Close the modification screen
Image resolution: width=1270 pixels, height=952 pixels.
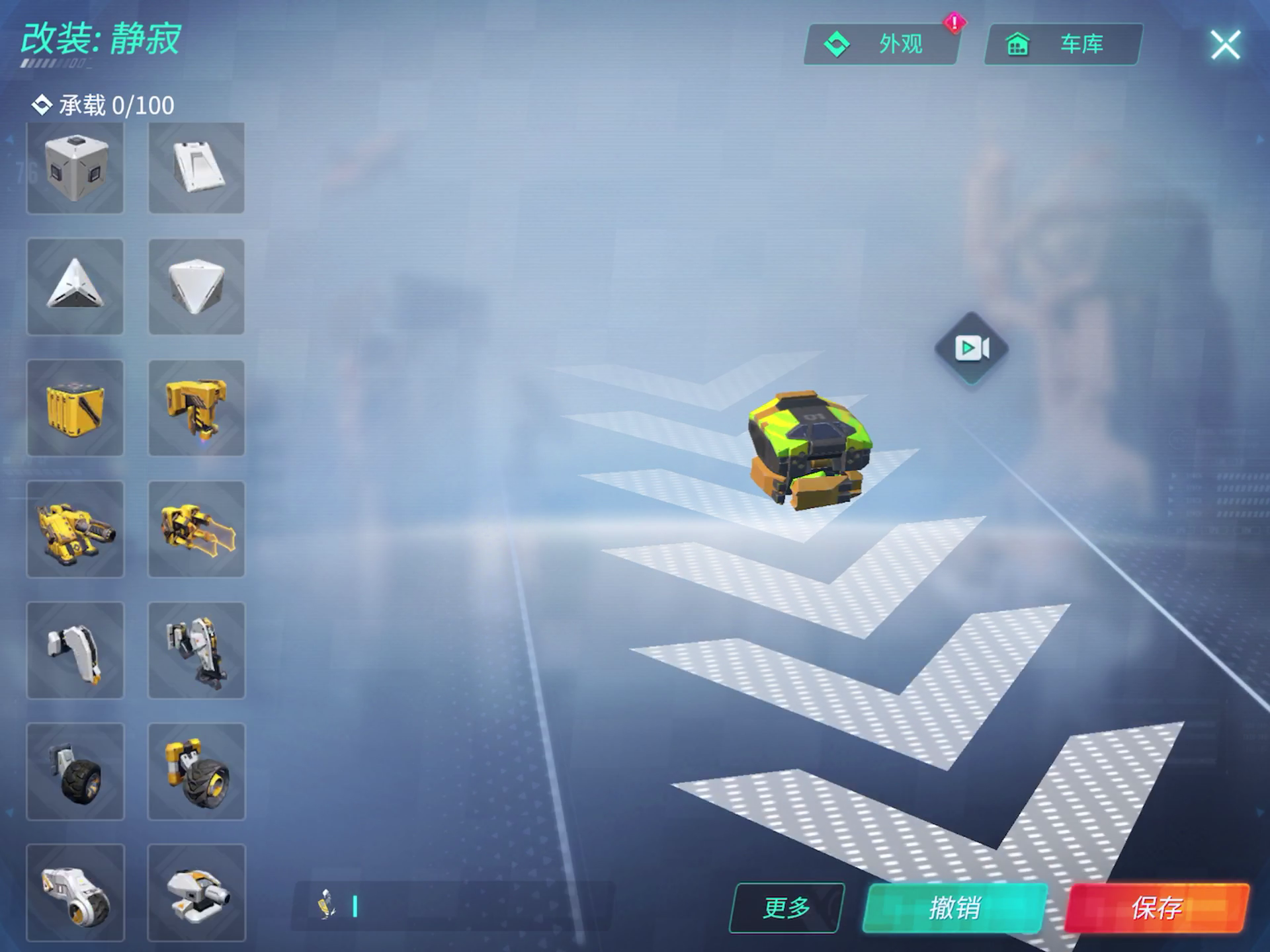tap(1224, 45)
